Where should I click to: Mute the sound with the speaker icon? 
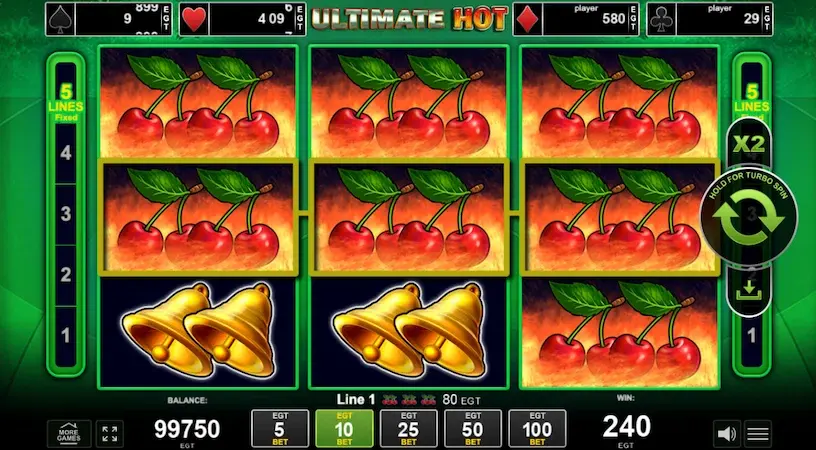(725, 434)
